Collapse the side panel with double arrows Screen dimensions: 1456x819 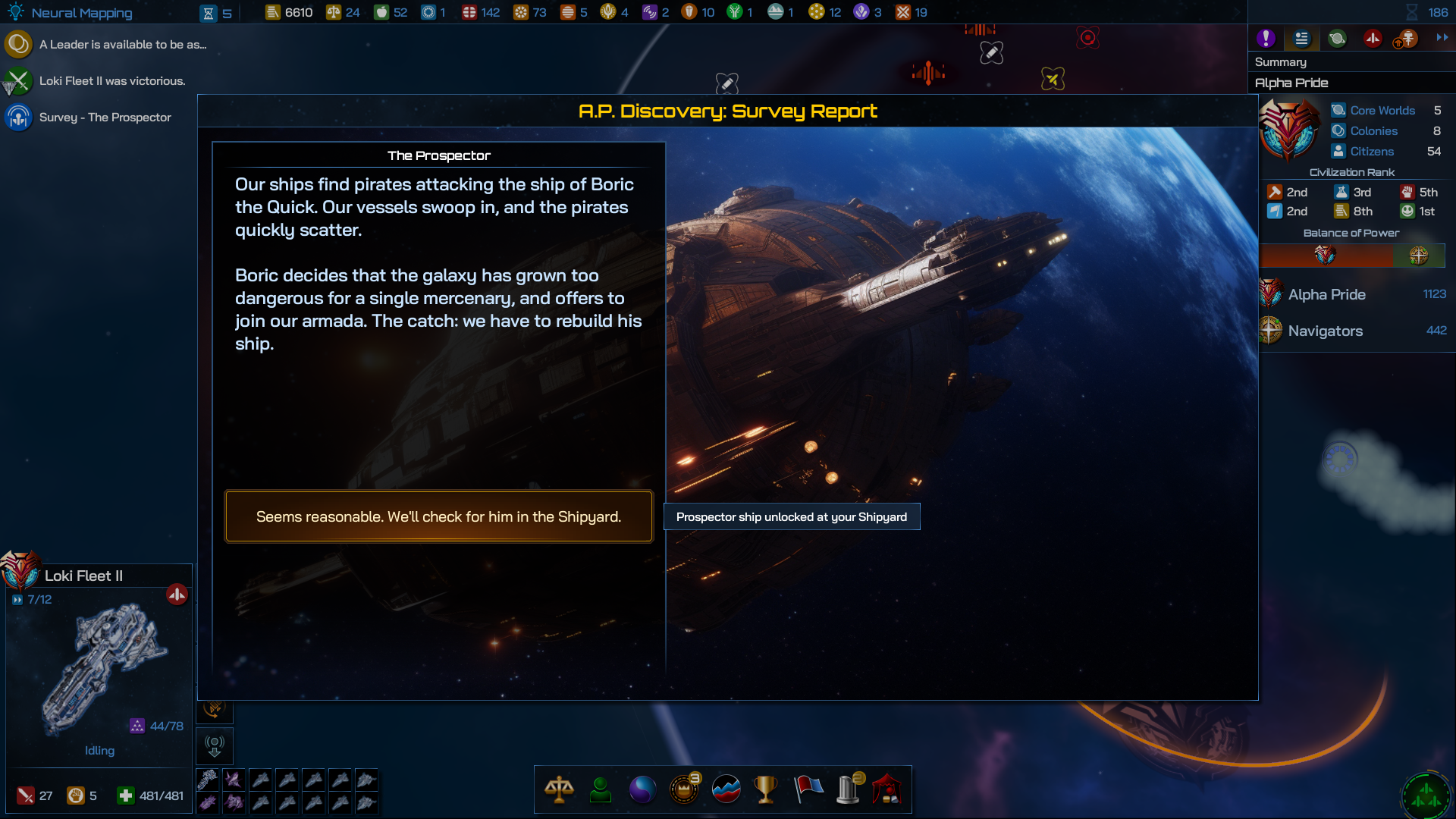(1442, 37)
